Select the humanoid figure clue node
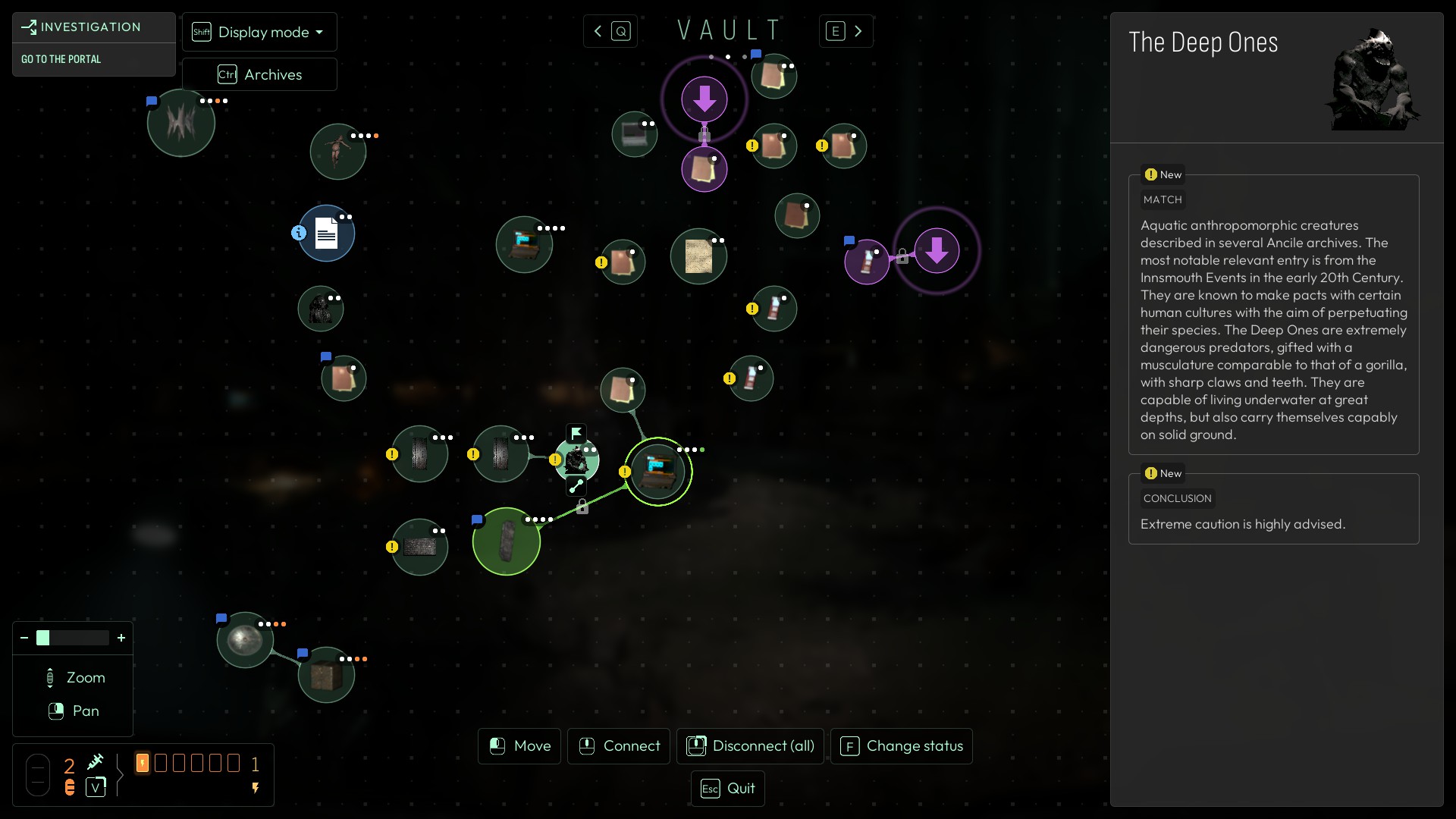This screenshot has width=1456, height=819. [x=337, y=152]
